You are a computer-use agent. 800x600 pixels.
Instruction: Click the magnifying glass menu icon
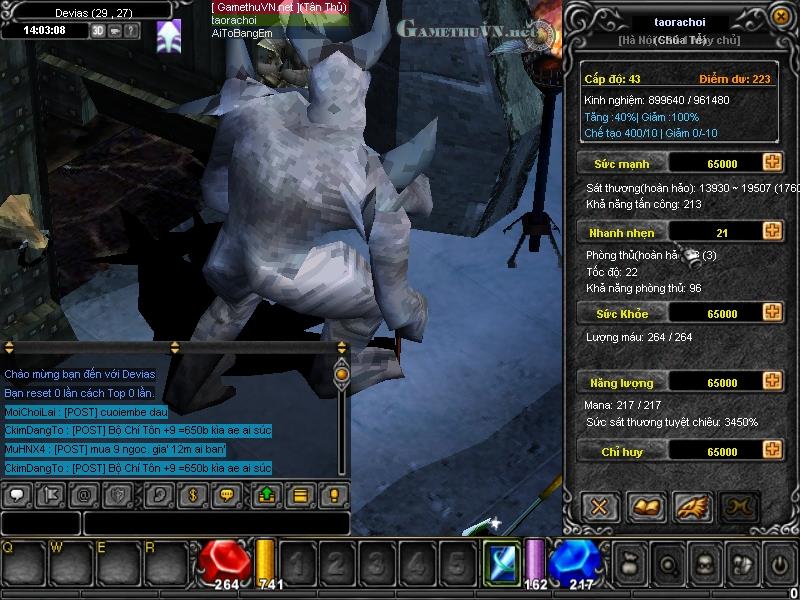click(667, 564)
